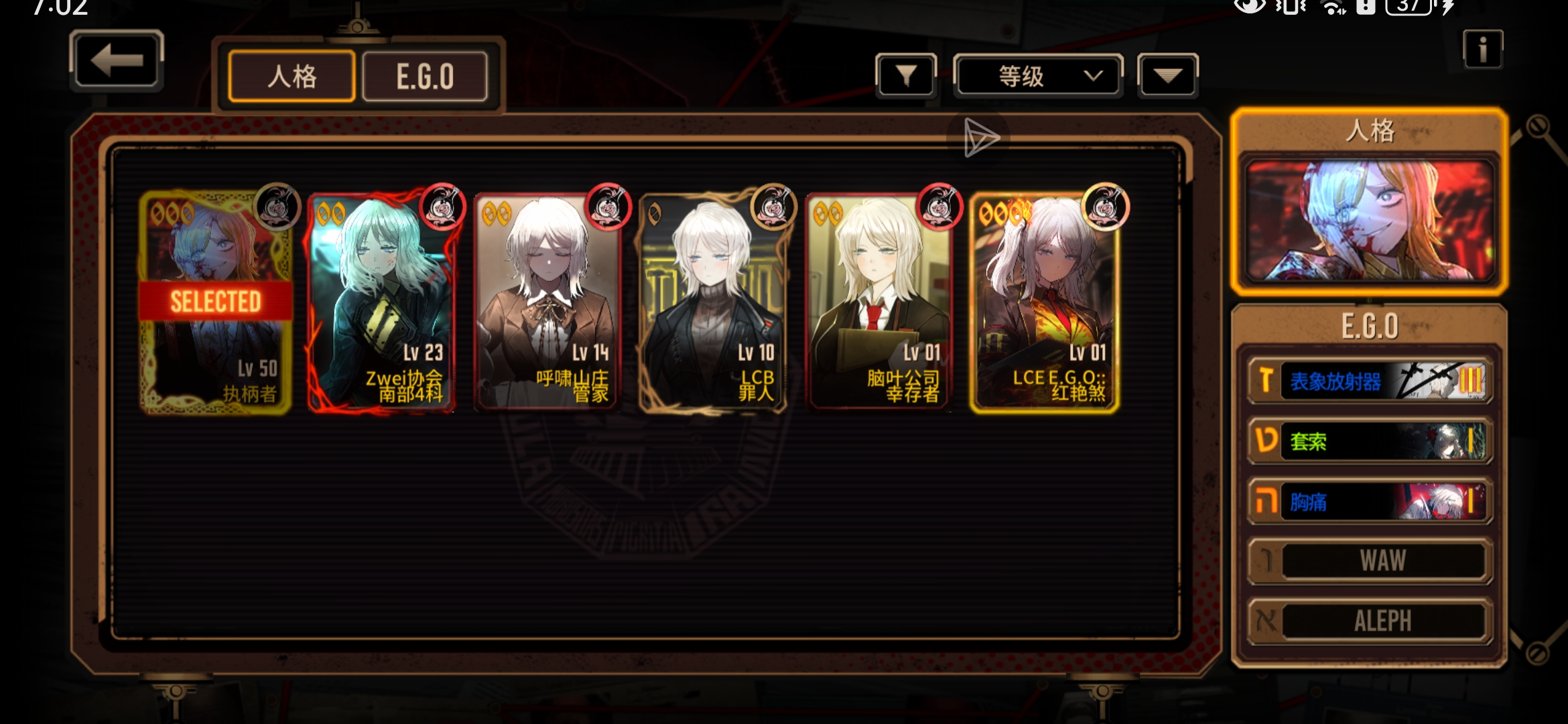The width and height of the screenshot is (1568, 724).
Task: Select the LCE E.G.O::红艳煞 identity card
Action: click(x=1044, y=302)
